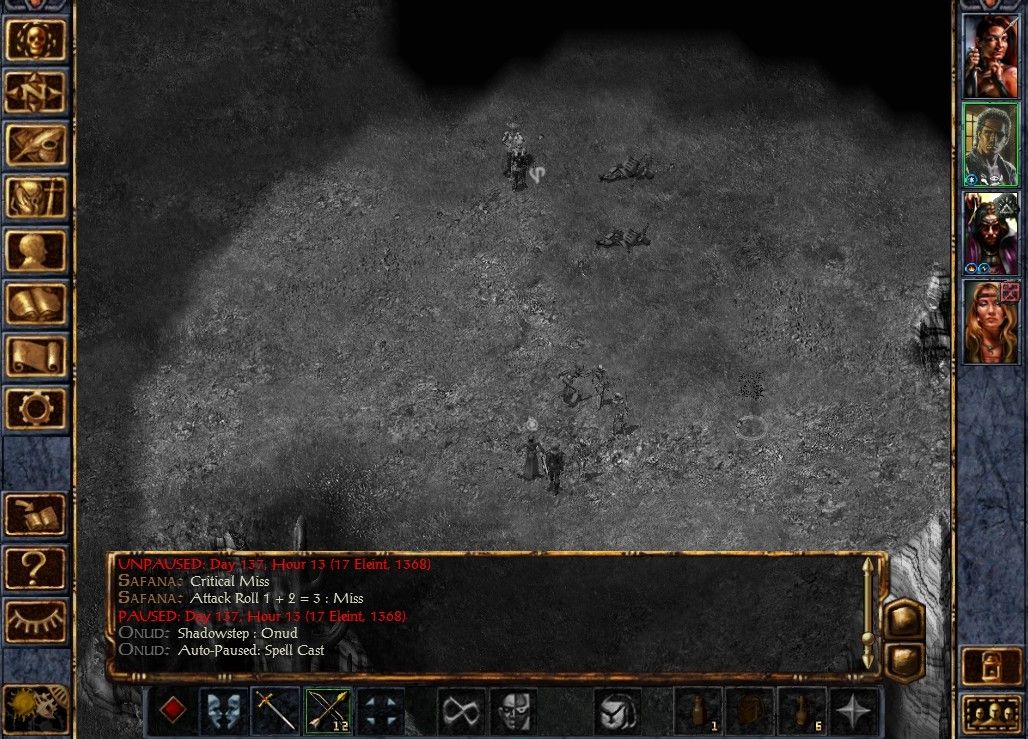The width and height of the screenshot is (1028, 739).
Task: Open the options gear menu
Action: [x=36, y=408]
